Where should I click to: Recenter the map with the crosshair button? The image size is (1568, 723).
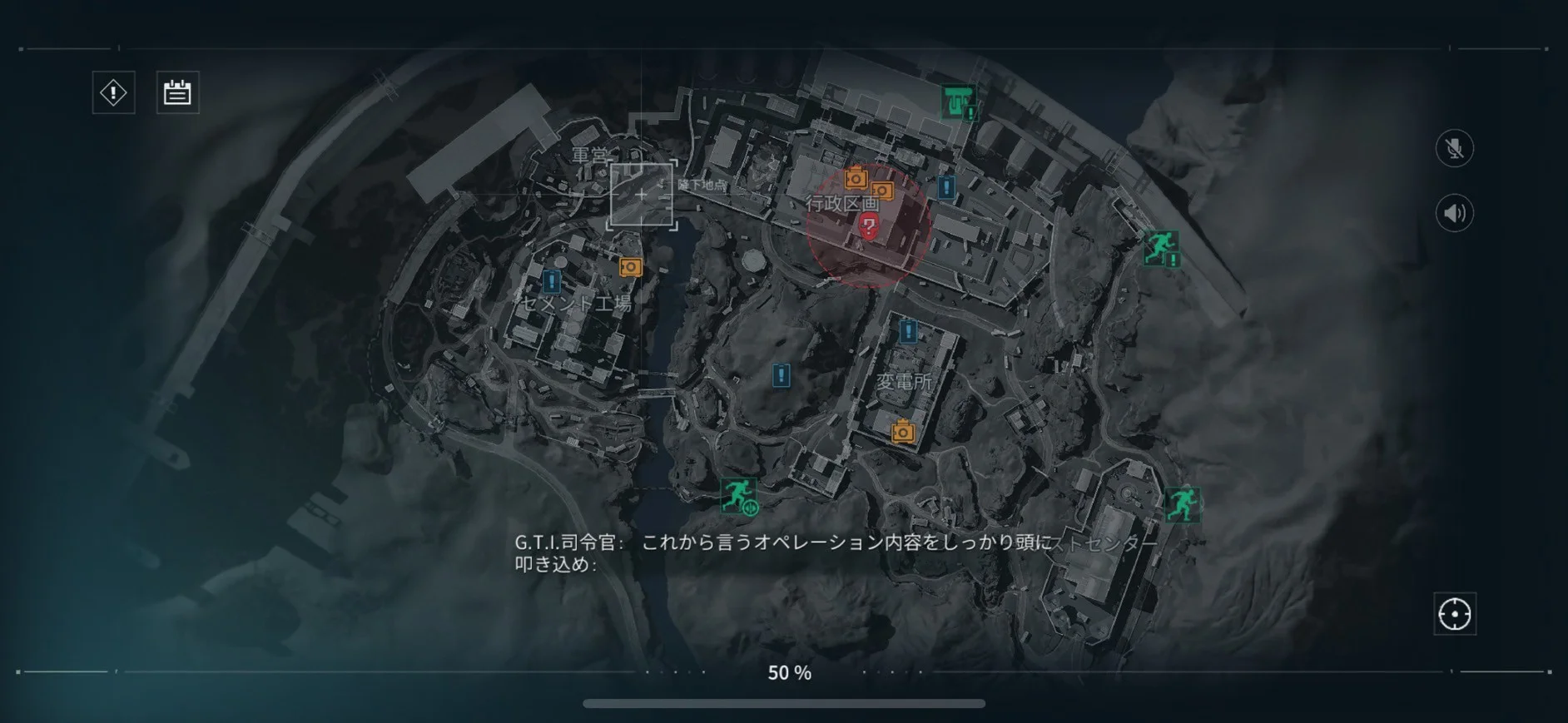[1454, 614]
